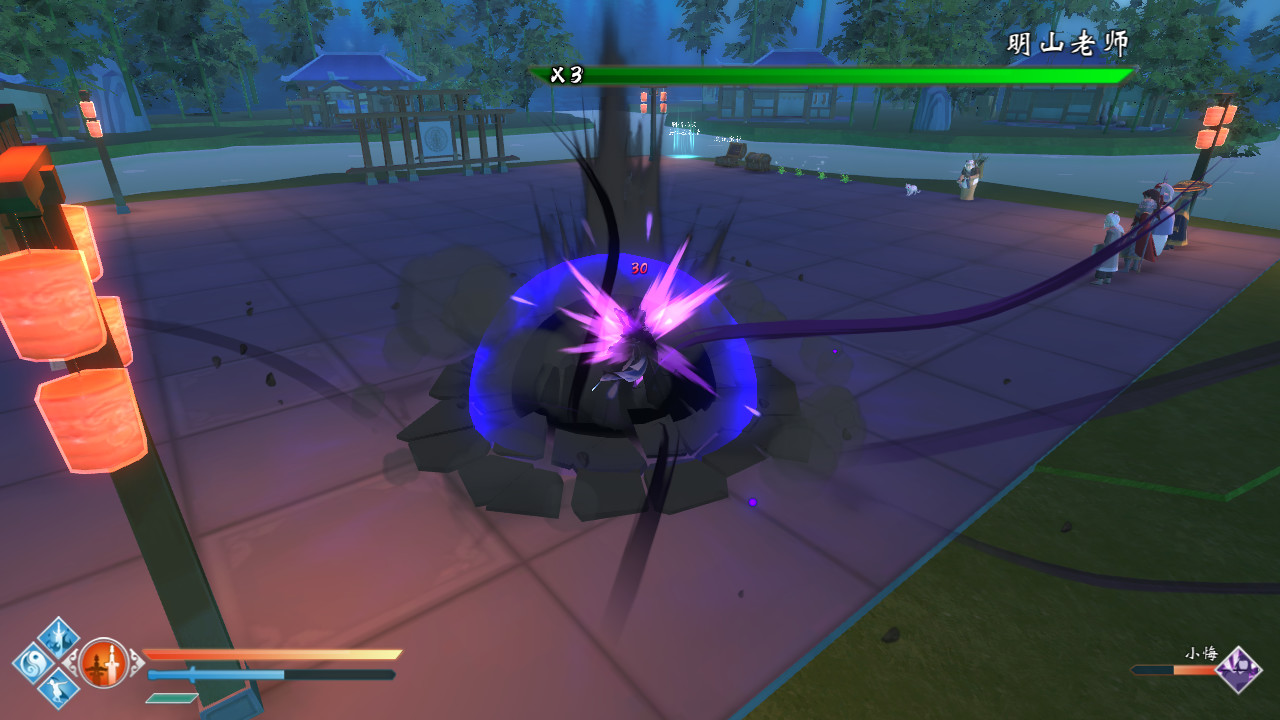Viewport: 1280px width, 720px height.
Task: Click the 小悔 name label
Action: pyautogui.click(x=1201, y=654)
